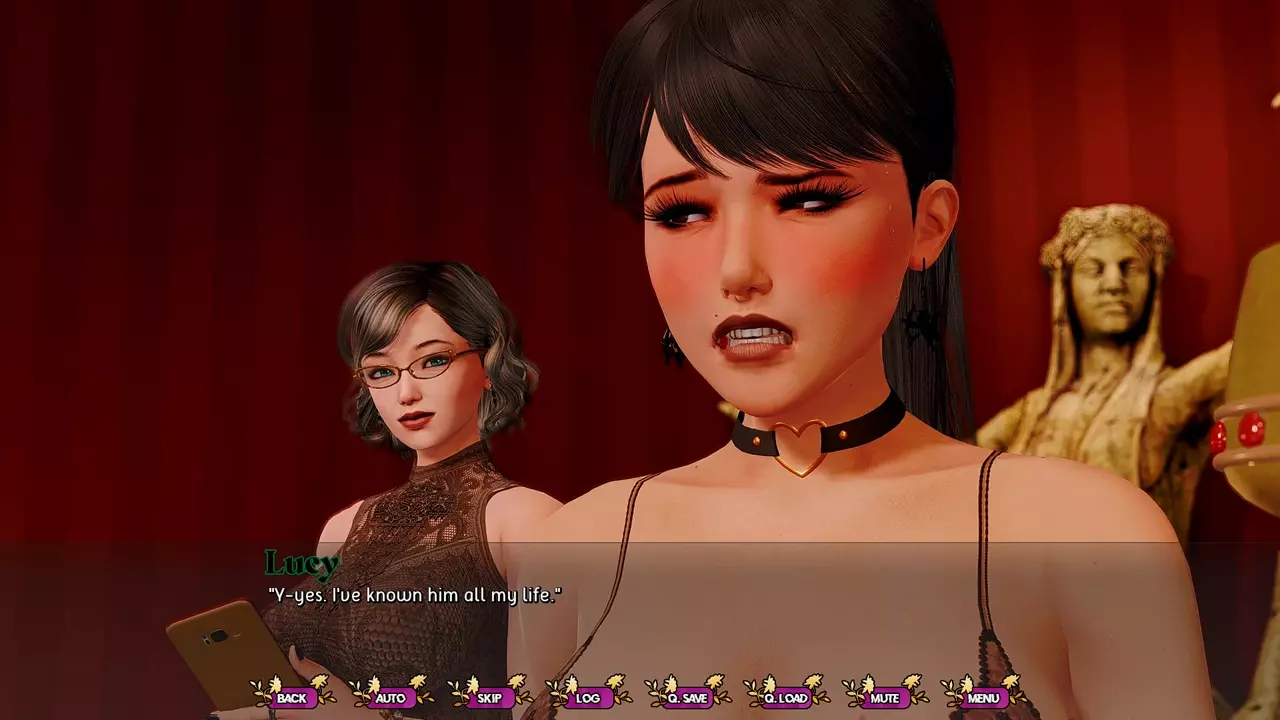Toggle the MUTE button
Screen dimensions: 1280x720
(884, 697)
